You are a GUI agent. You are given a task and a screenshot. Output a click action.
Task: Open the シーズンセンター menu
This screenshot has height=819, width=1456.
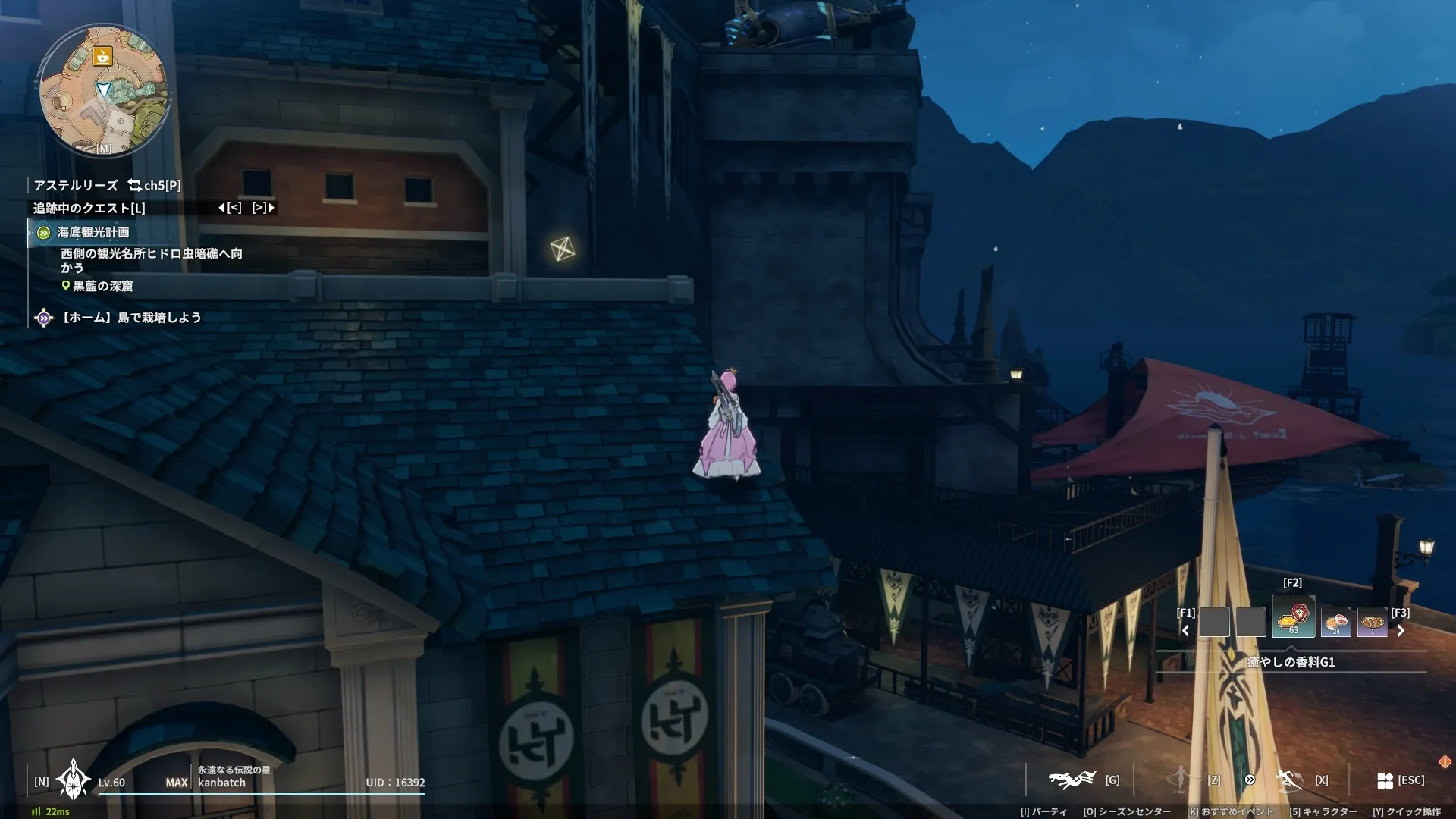(x=1127, y=811)
